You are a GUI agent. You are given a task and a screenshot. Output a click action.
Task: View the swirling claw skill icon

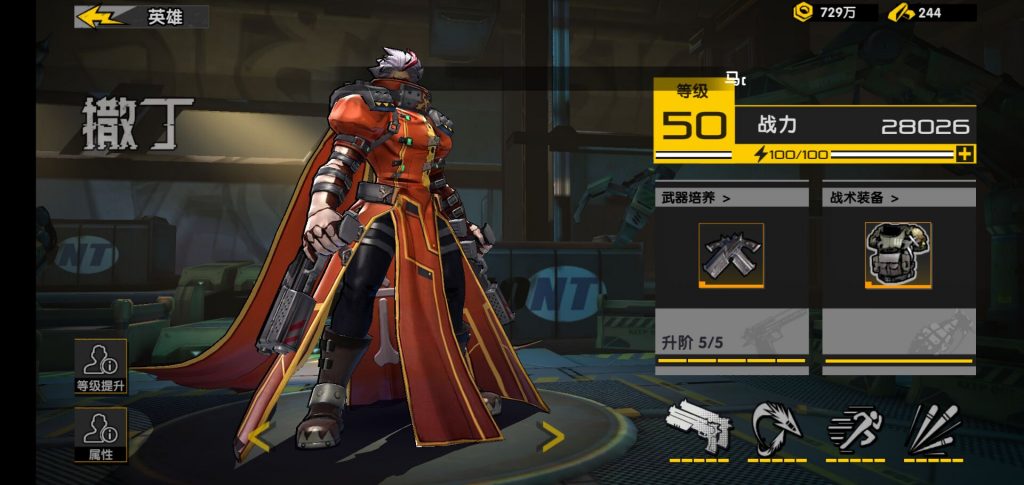click(777, 427)
